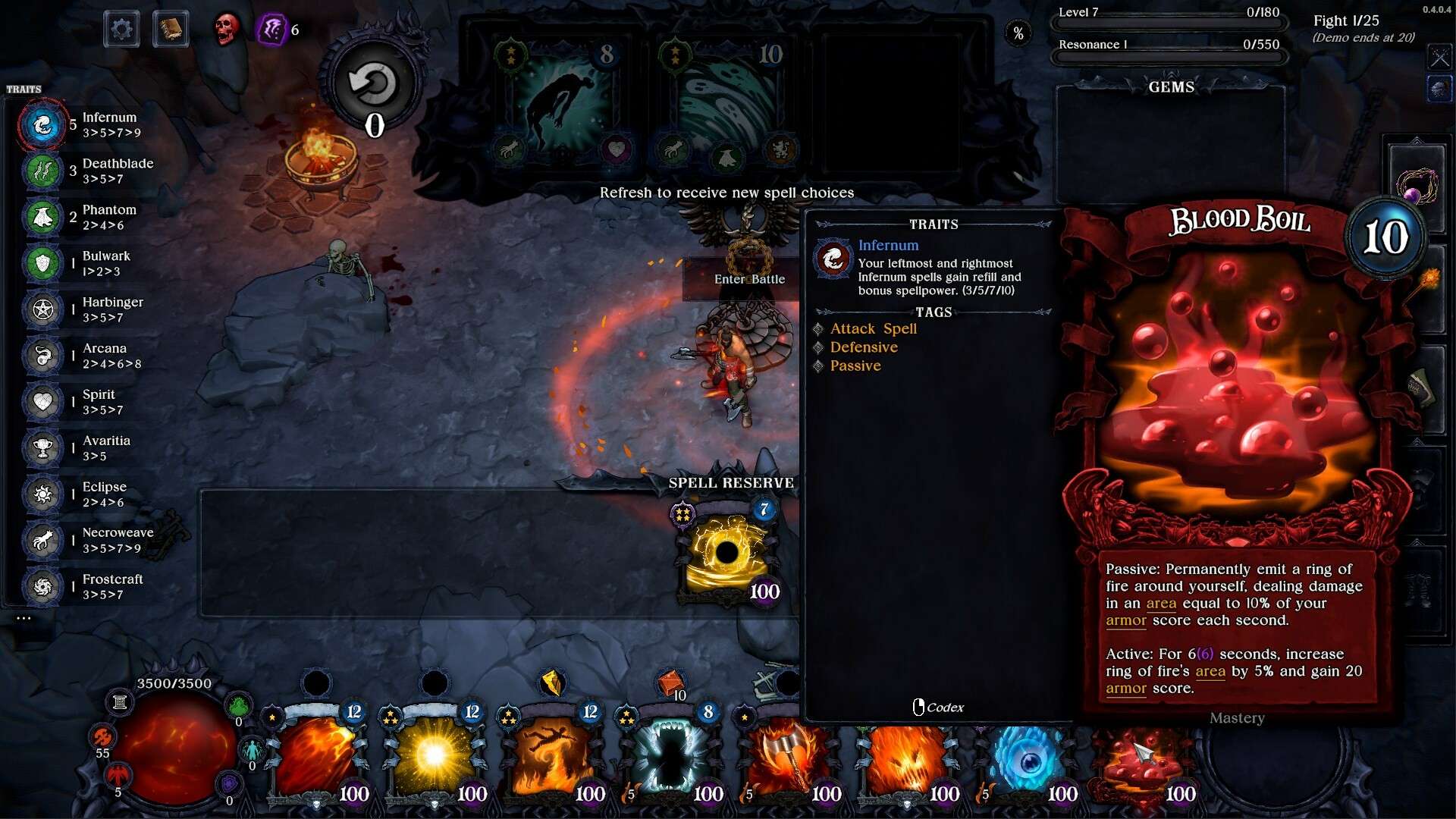Image resolution: width=1456 pixels, height=819 pixels.
Task: Select the Necroweave trait row
Action: tap(83, 540)
